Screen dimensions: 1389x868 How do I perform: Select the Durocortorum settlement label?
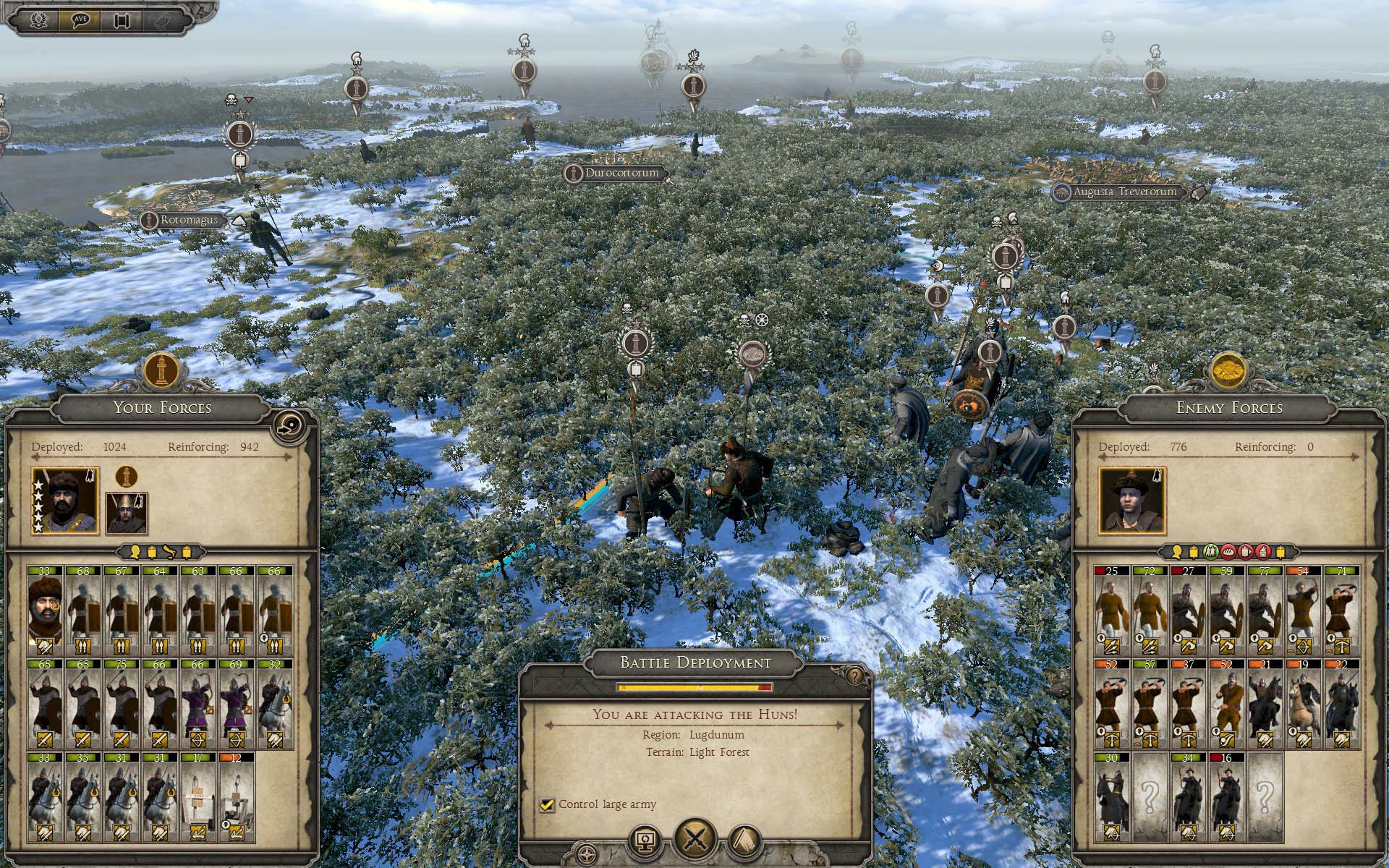point(621,174)
